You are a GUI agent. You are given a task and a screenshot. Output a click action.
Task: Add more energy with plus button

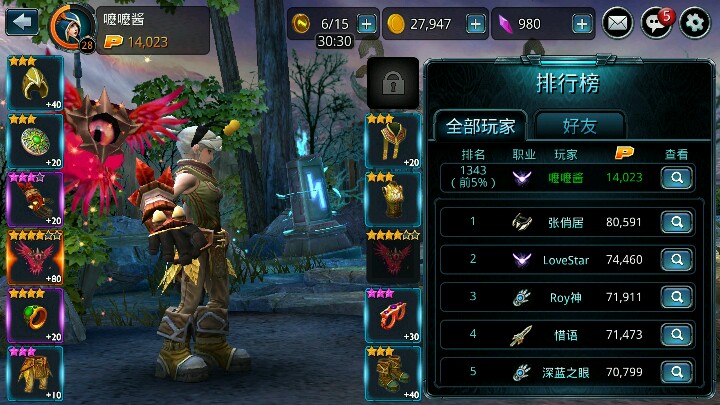click(x=367, y=23)
